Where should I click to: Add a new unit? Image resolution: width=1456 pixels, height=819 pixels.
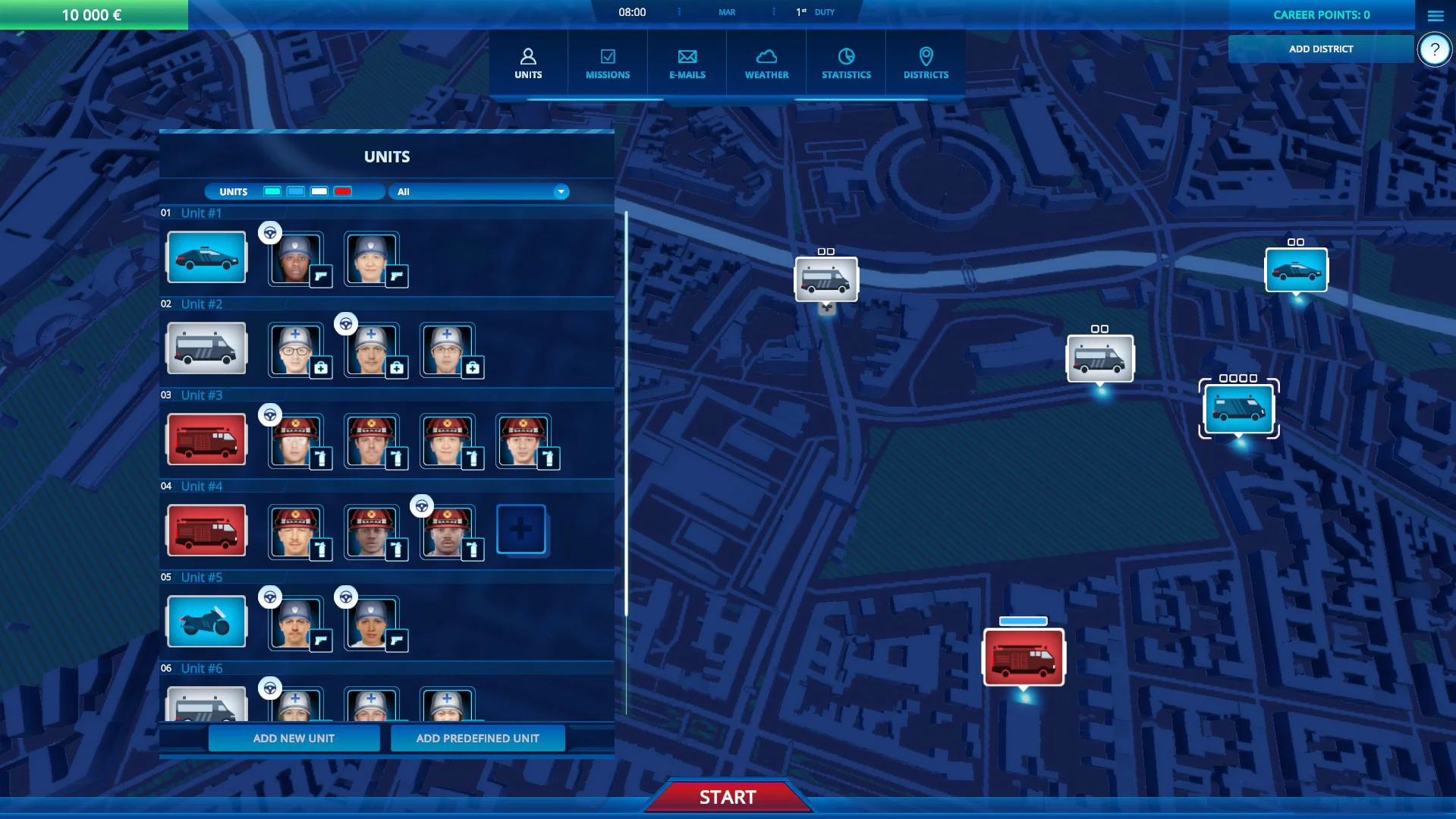[x=294, y=738]
